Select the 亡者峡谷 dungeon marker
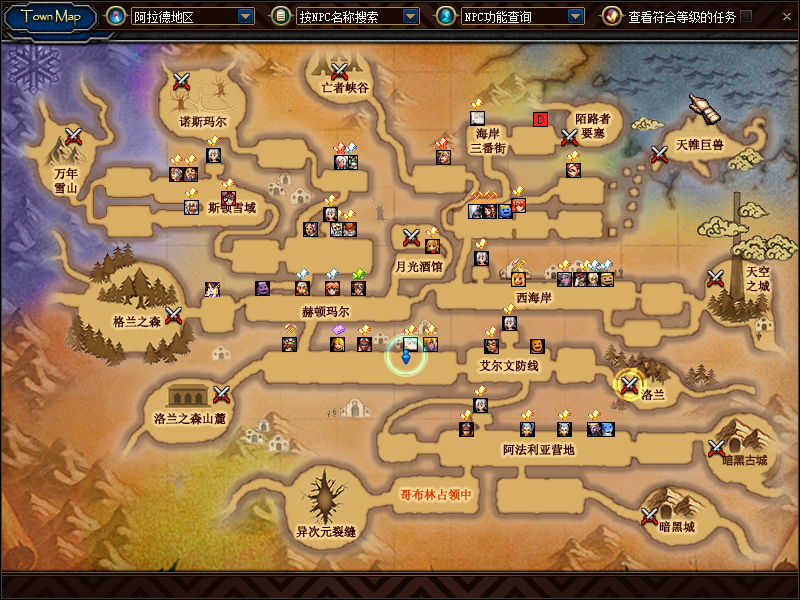 (x=339, y=70)
